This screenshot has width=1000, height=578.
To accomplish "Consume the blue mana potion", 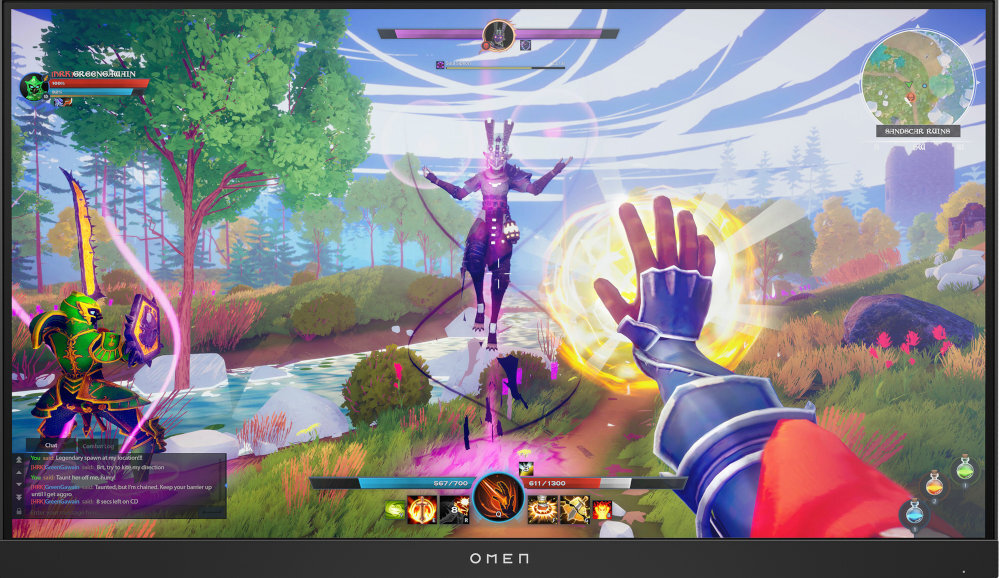I will (913, 514).
